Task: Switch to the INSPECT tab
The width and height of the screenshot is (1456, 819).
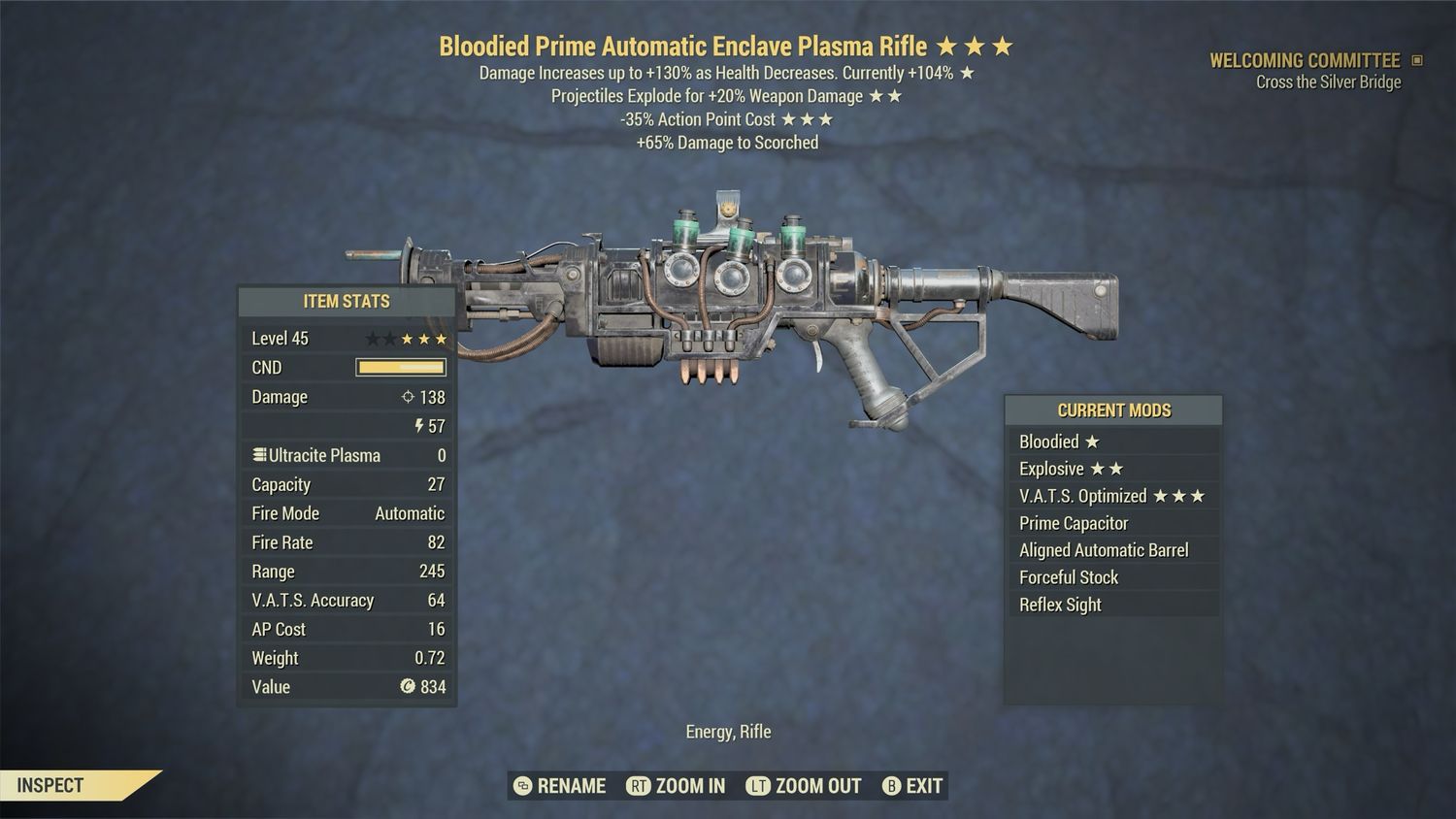Action: point(49,784)
